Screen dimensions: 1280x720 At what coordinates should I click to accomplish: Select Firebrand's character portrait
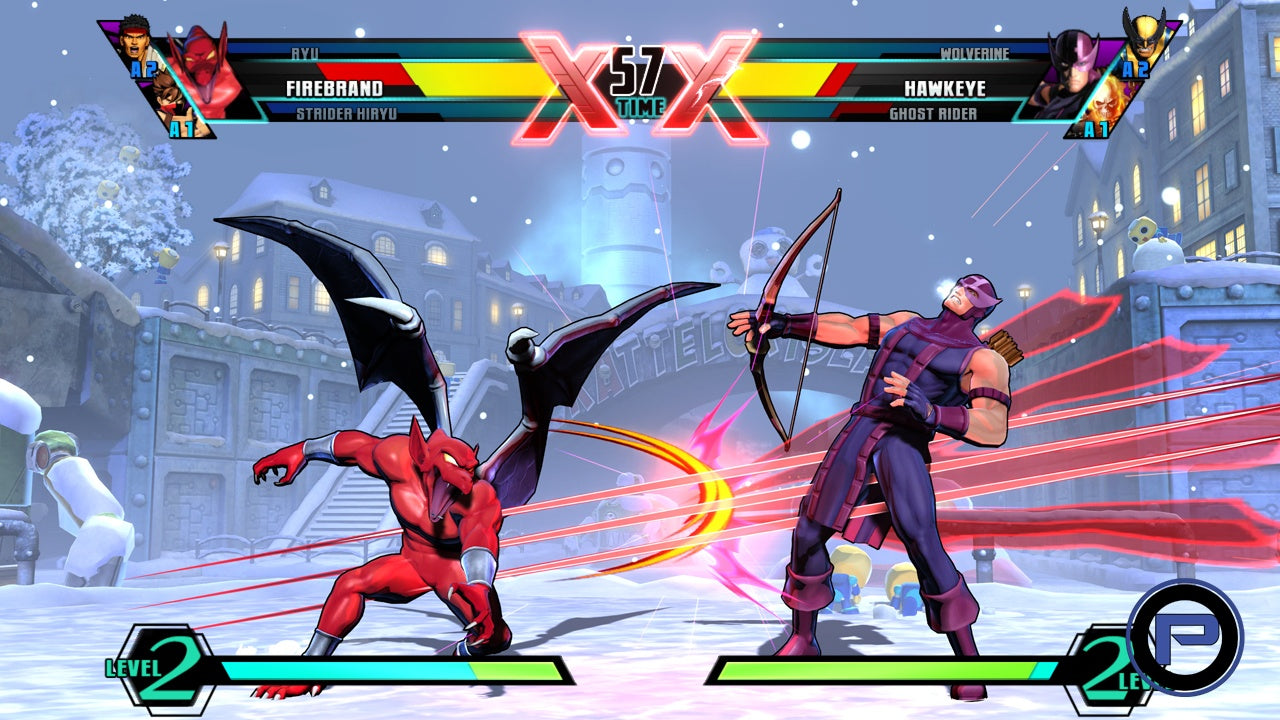pyautogui.click(x=203, y=75)
